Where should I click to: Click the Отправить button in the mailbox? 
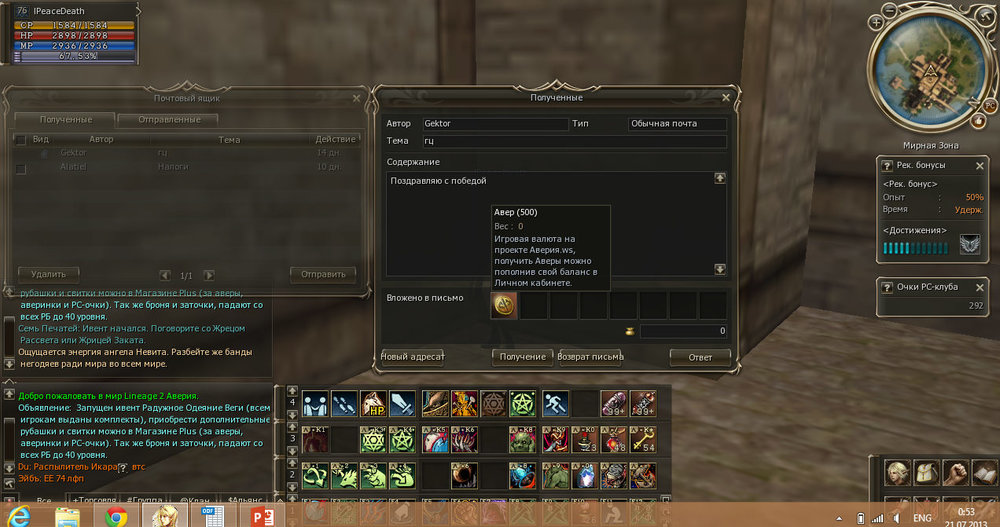[322, 274]
